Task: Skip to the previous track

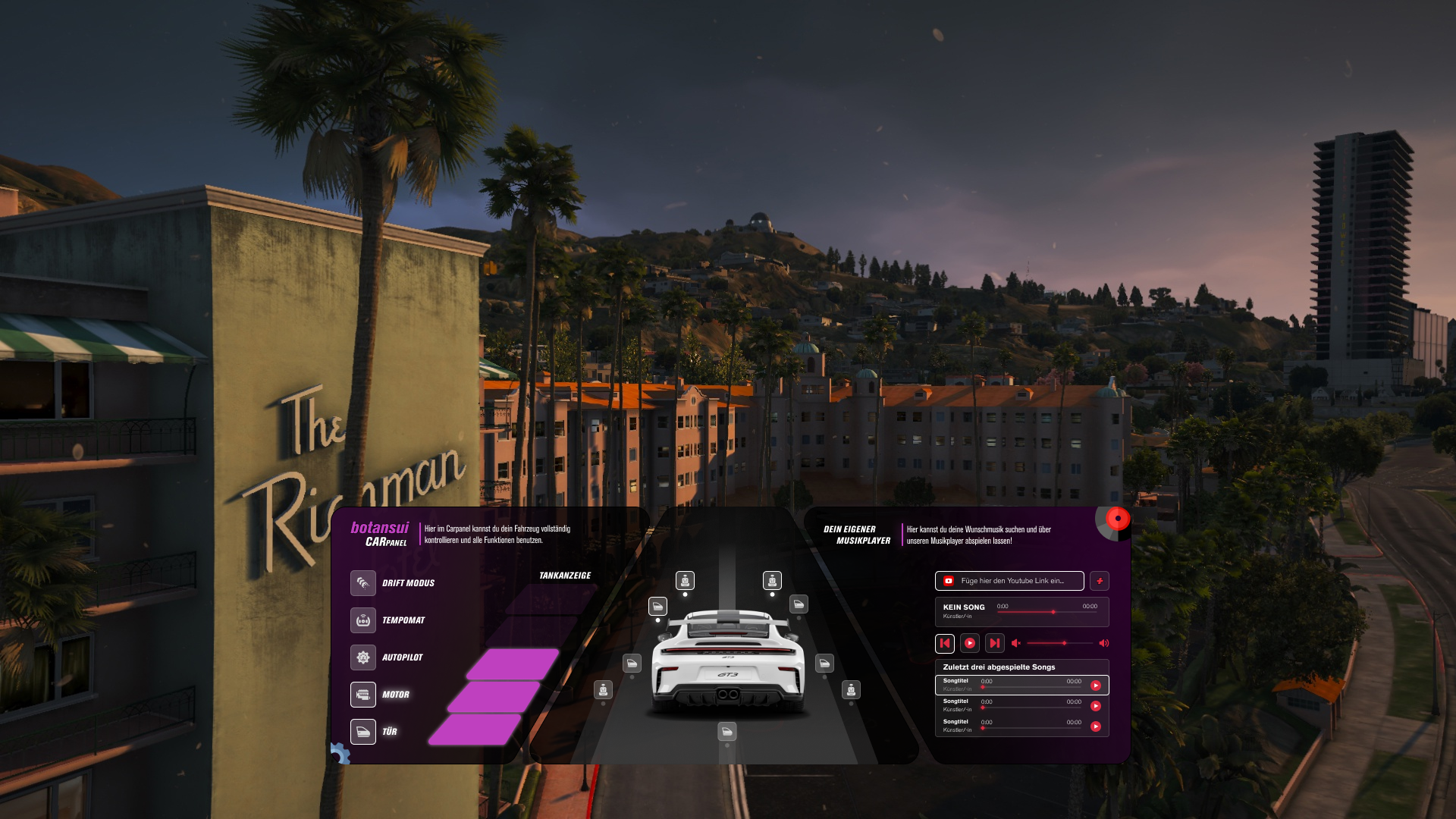Action: tap(945, 643)
